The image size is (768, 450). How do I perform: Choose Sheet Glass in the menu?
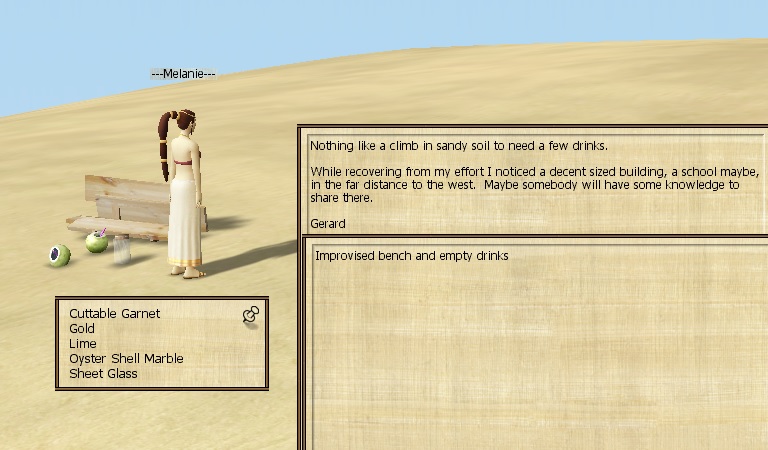(103, 373)
